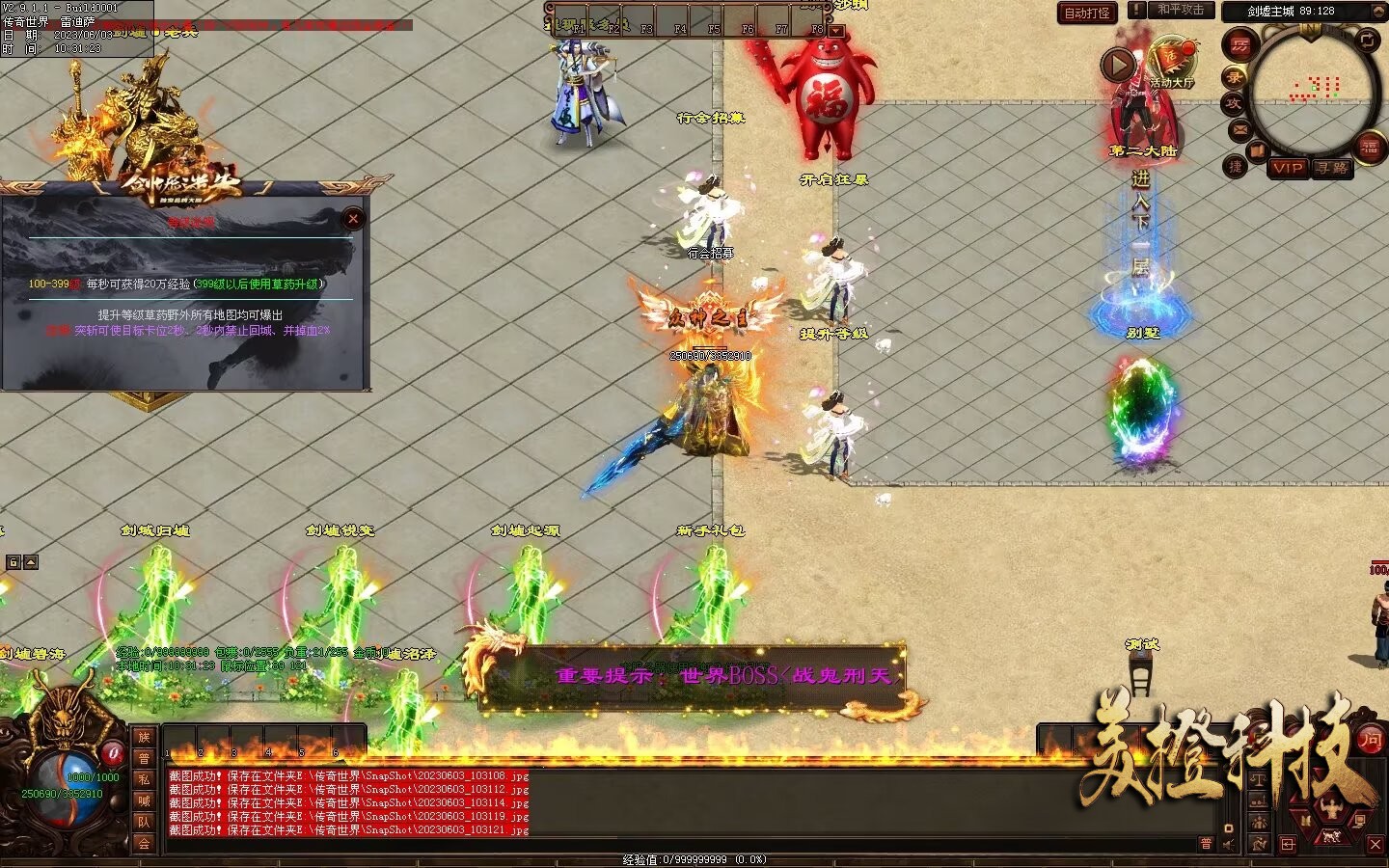Open the 录 round button beside the minimap
The width and height of the screenshot is (1389, 868).
pos(1234,75)
